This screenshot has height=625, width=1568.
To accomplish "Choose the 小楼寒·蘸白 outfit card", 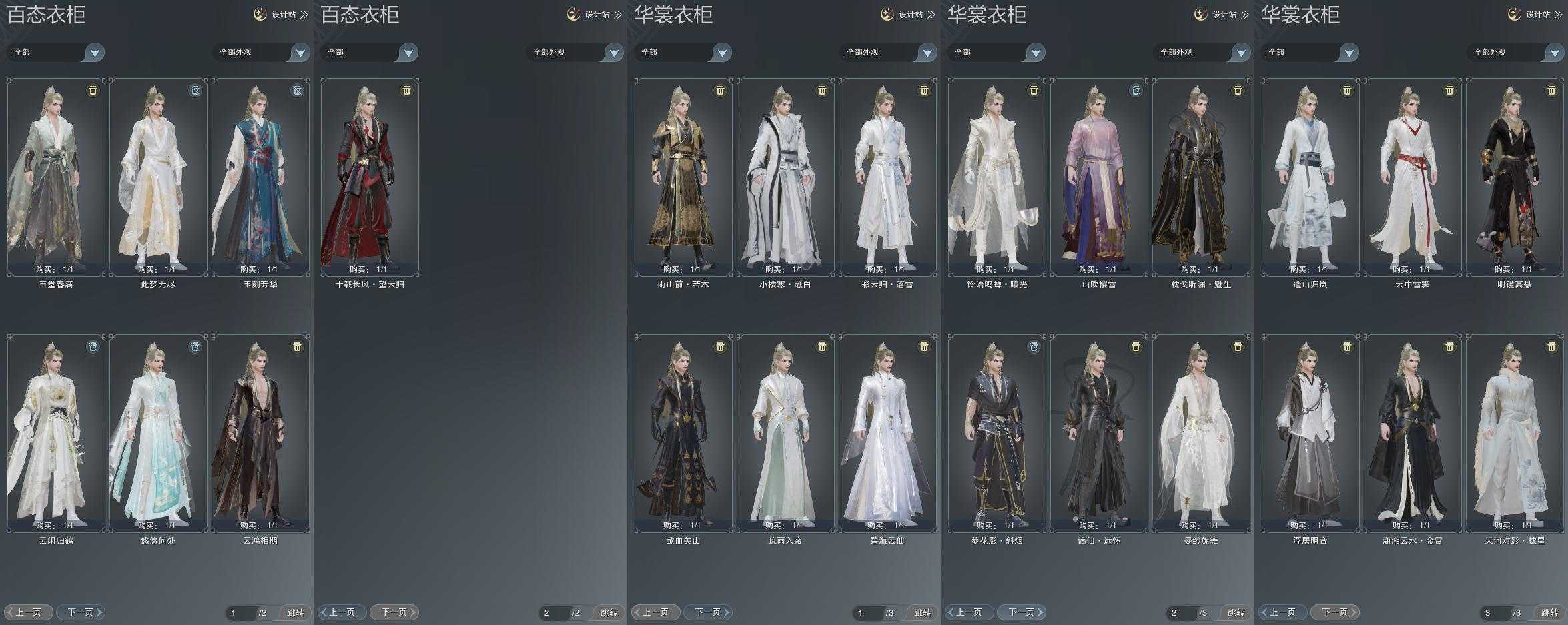I will (785, 177).
